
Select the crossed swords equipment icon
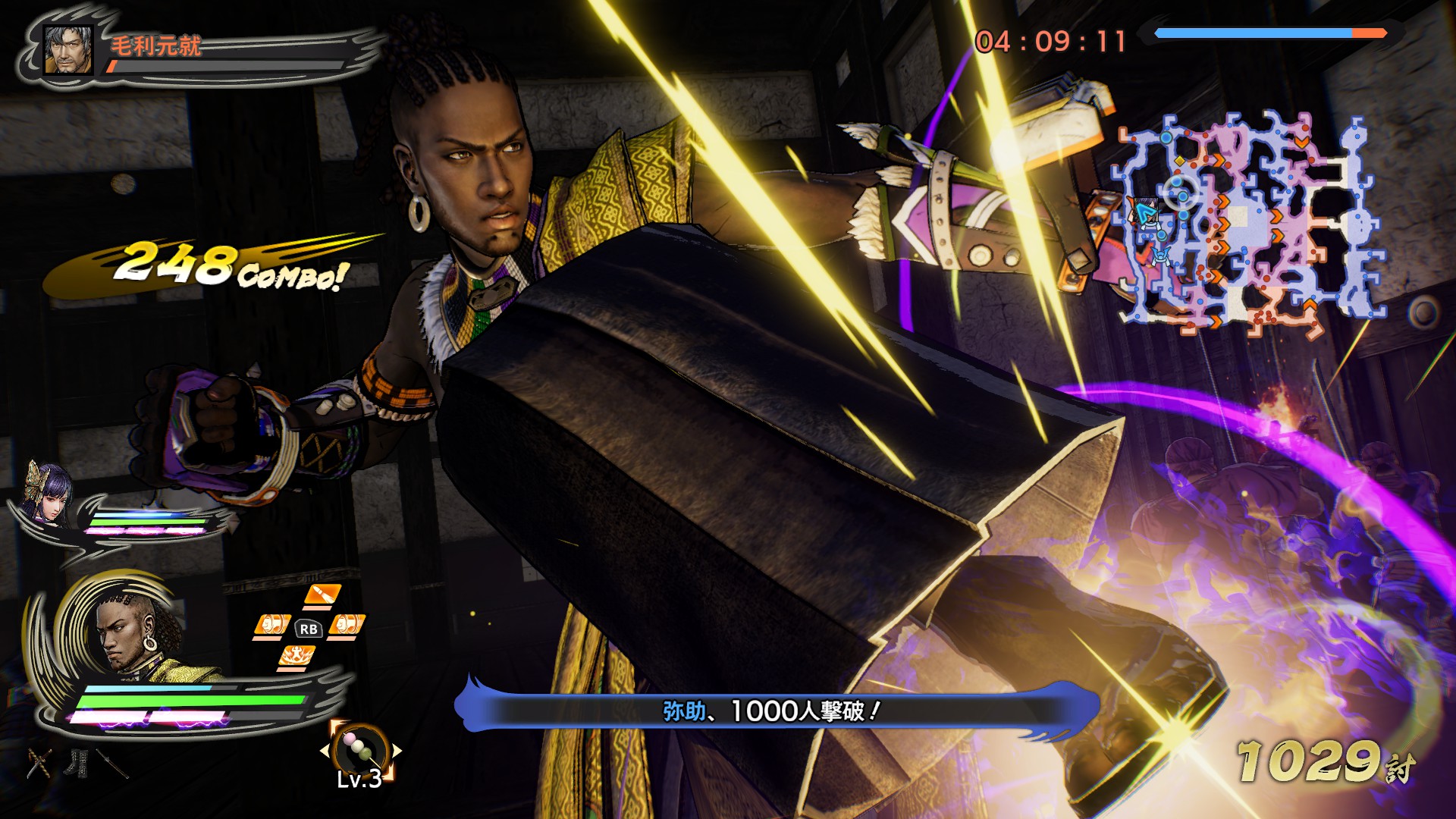39,763
